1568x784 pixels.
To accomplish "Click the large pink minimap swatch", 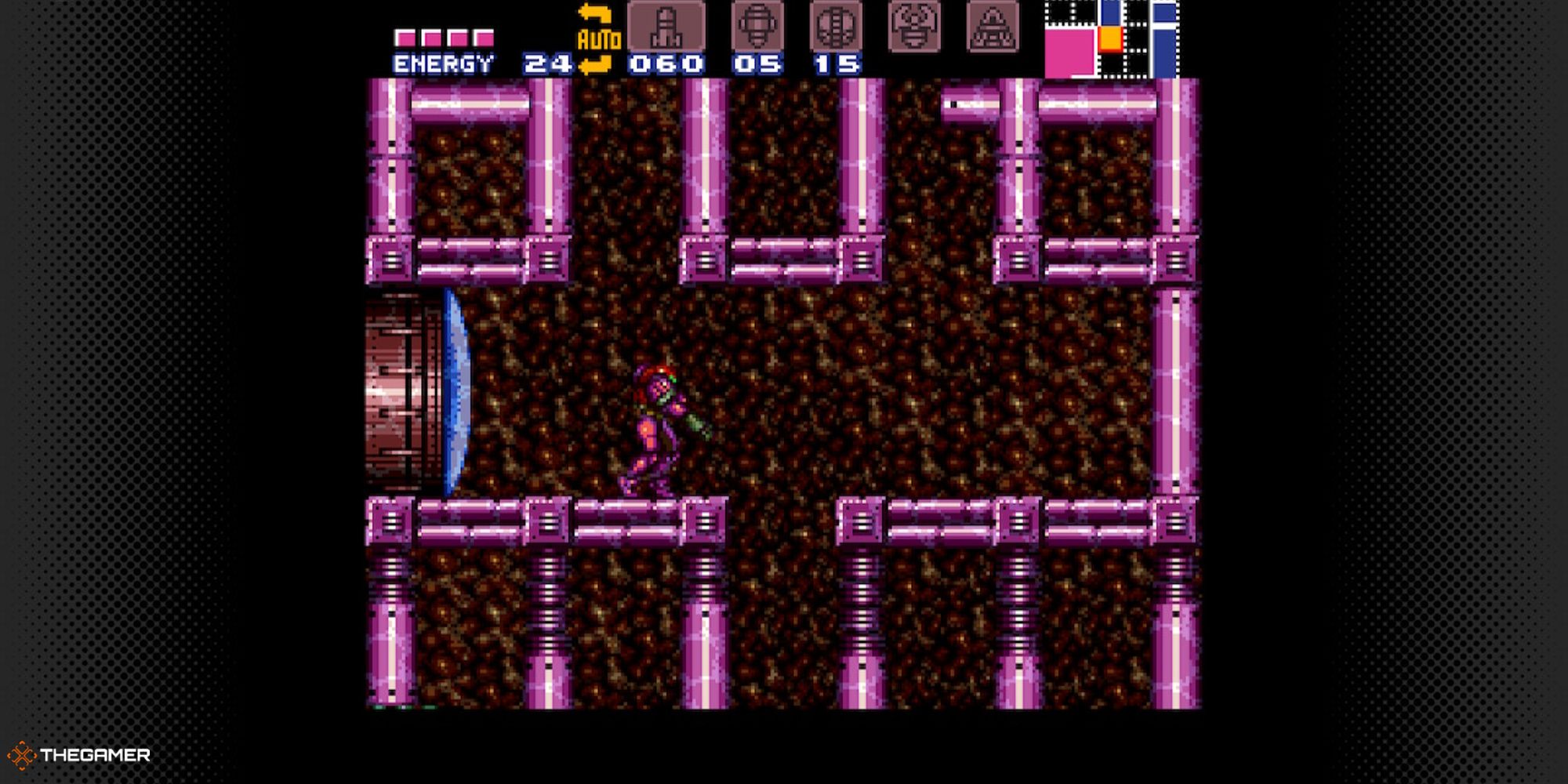I will pos(1069,52).
